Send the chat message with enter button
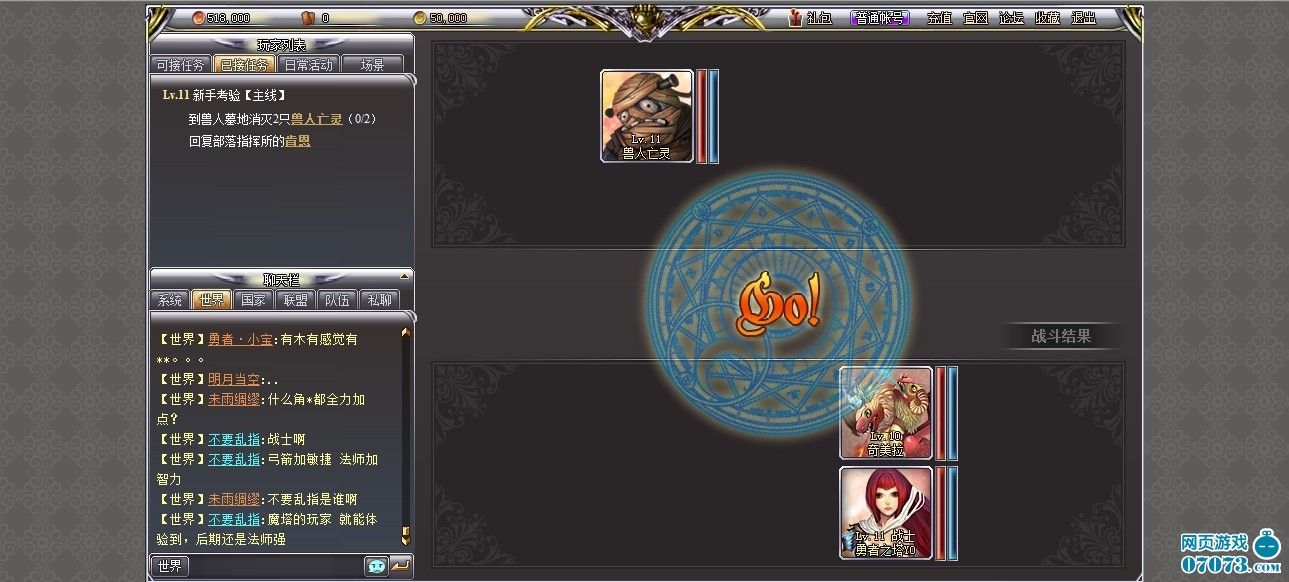1289x582 pixels. [401, 566]
